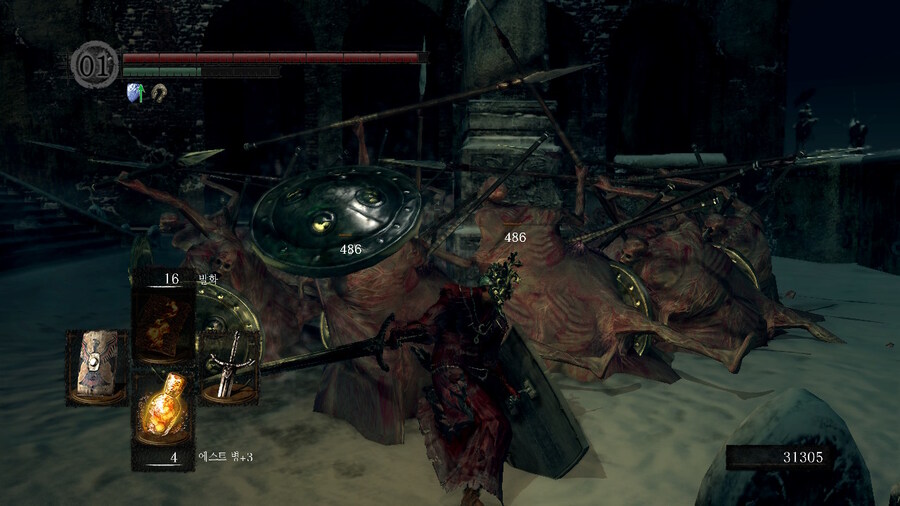This screenshot has height=506, width=900.
Task: Select the pyromancy spell slot
Action: coord(164,325)
